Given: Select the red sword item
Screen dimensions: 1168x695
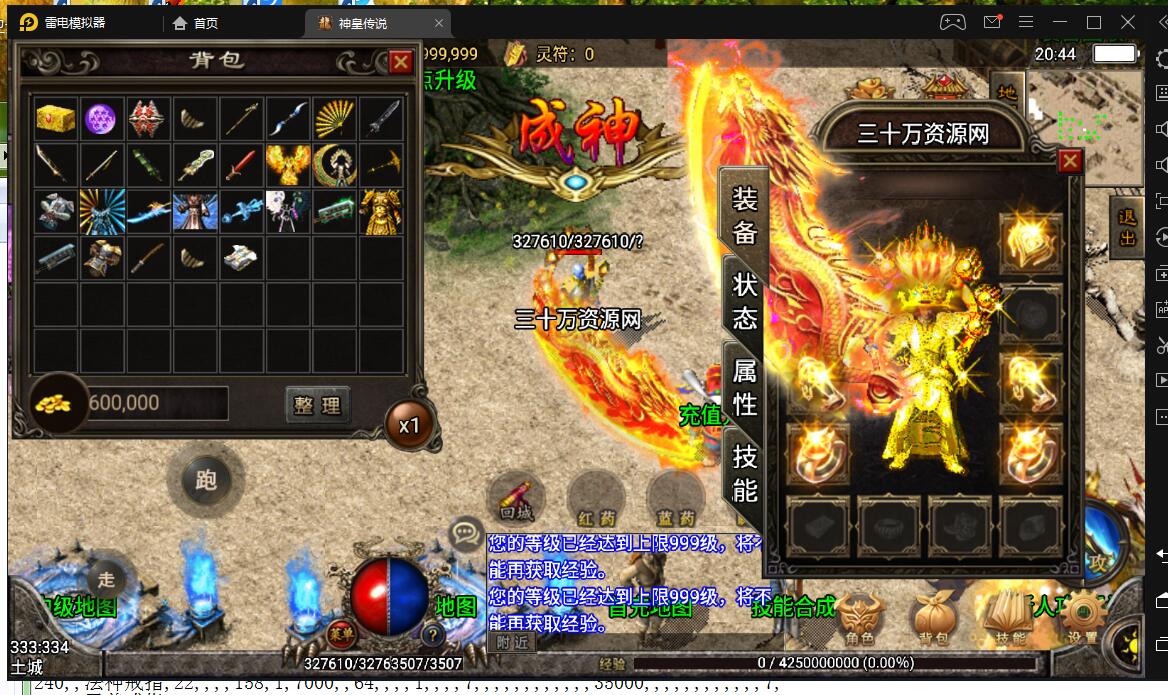Looking at the screenshot, I should click(242, 165).
